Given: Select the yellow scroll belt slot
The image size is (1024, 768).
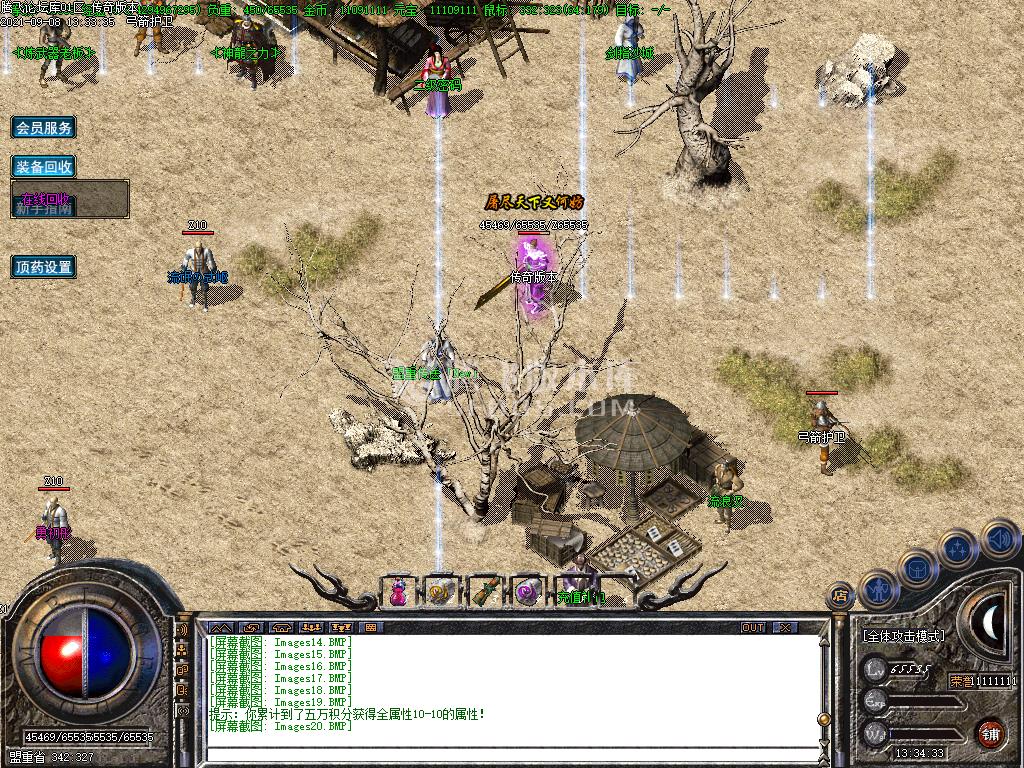Looking at the screenshot, I should [440, 592].
